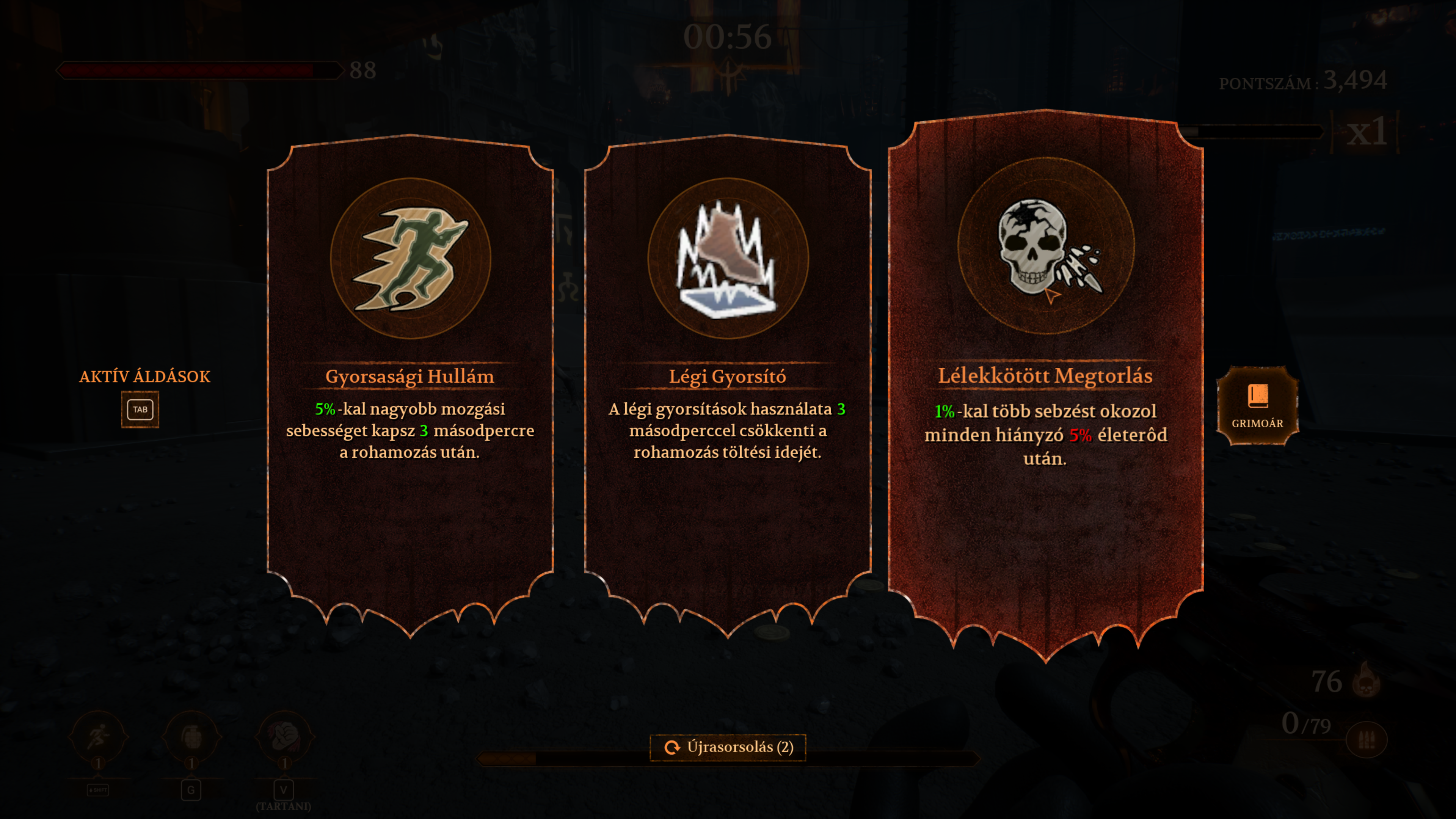This screenshot has width=1456, height=819.
Task: Choose the Gyorsasági Hullám blessing card
Action: (x=410, y=384)
